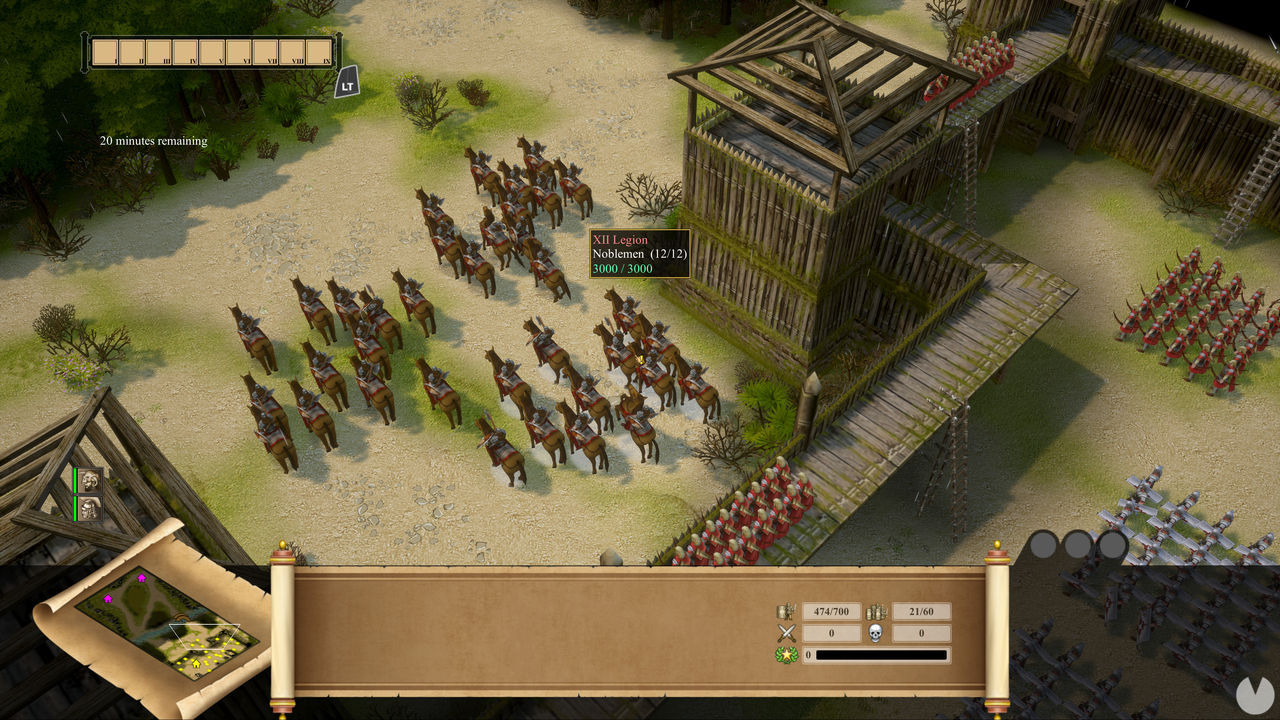Select the legionary helmet unit portrait

(89, 510)
